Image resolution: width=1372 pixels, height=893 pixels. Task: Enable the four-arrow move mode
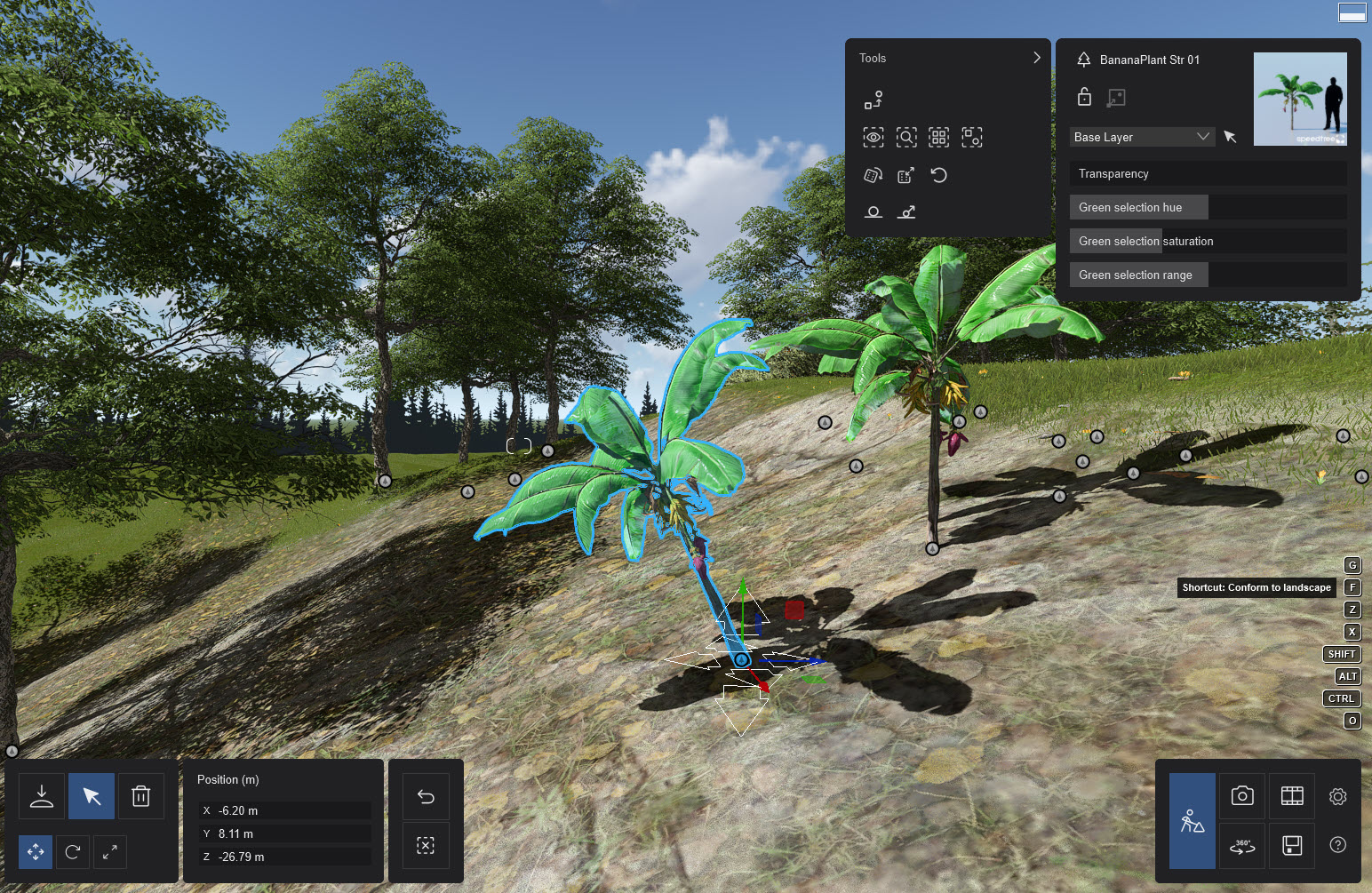[36, 852]
